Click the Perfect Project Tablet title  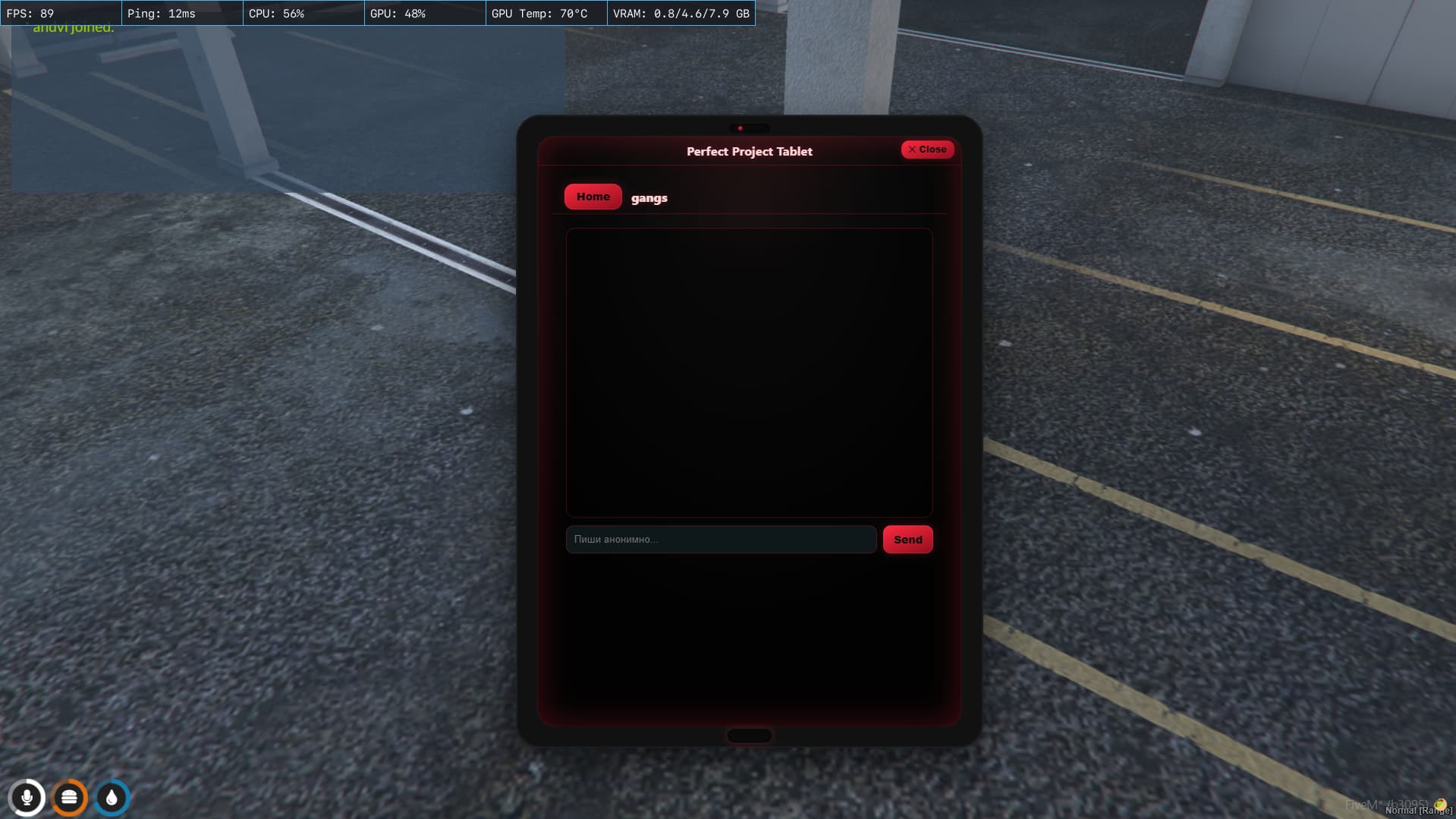[748, 151]
